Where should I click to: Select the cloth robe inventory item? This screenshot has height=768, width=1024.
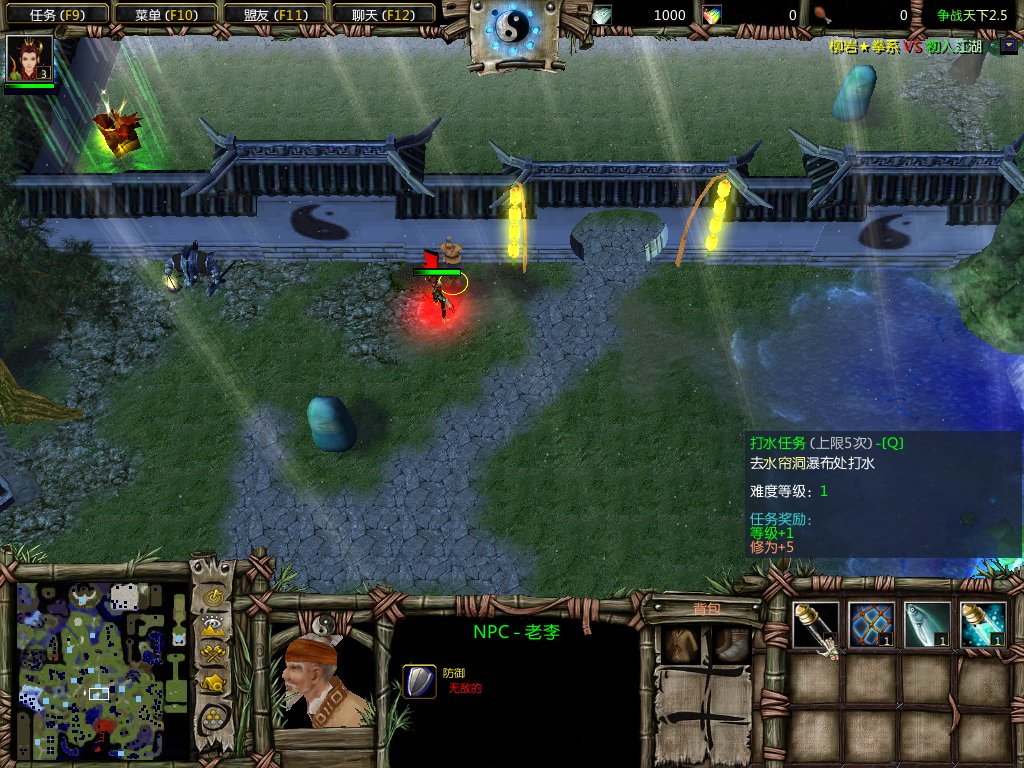pyautogui.click(x=681, y=645)
